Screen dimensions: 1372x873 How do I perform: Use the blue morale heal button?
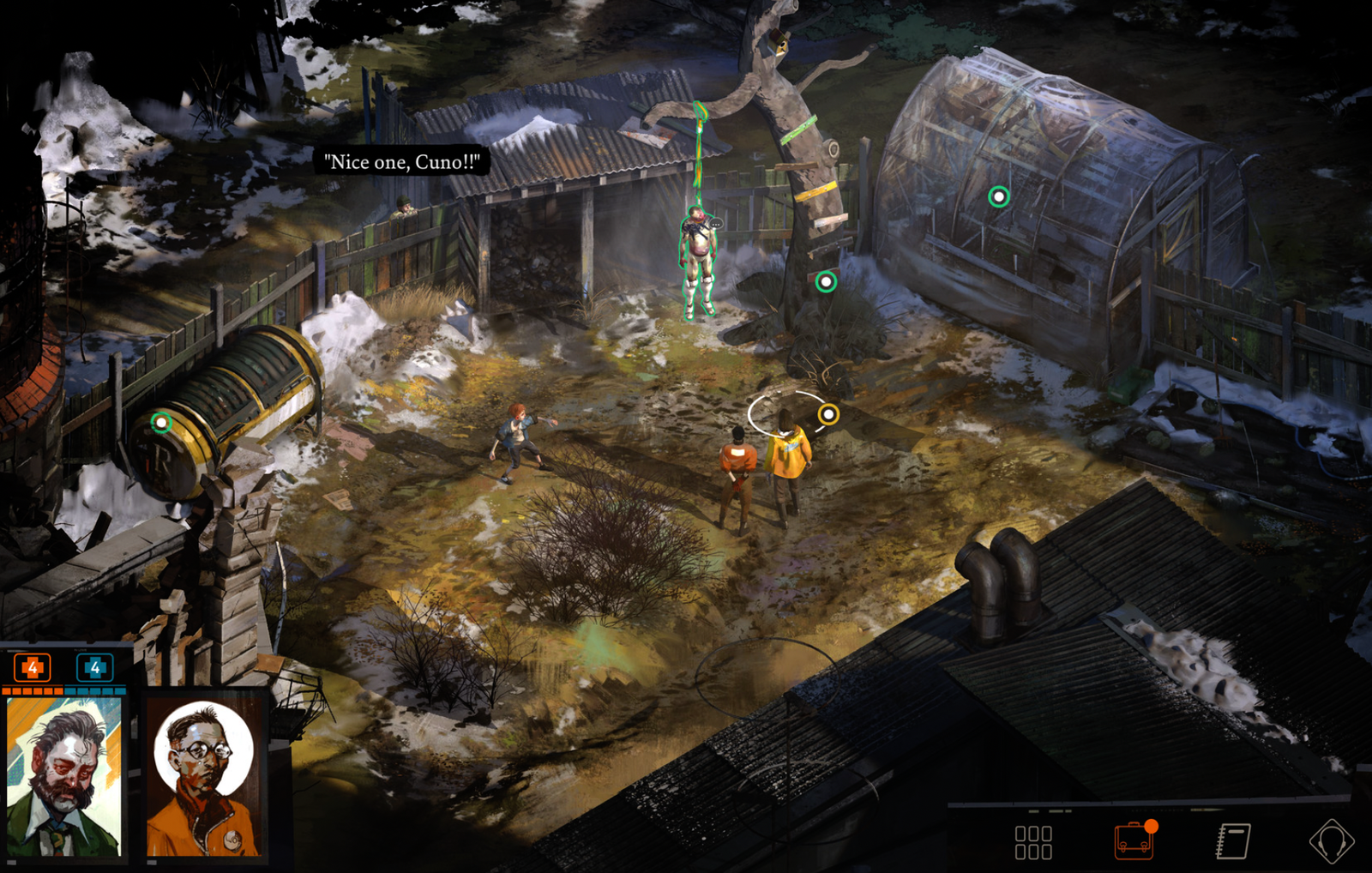[x=94, y=667]
